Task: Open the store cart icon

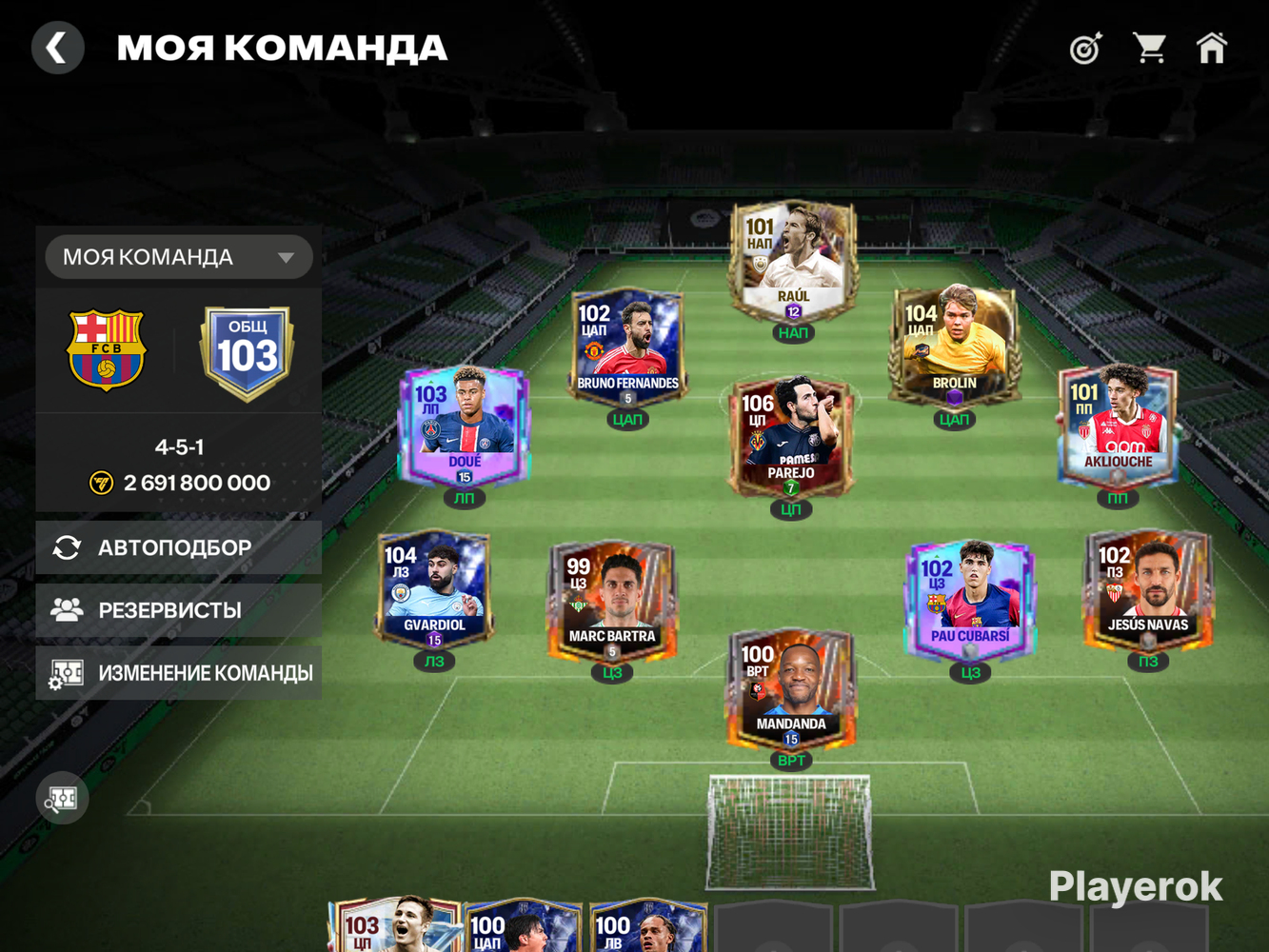Action: click(1149, 48)
